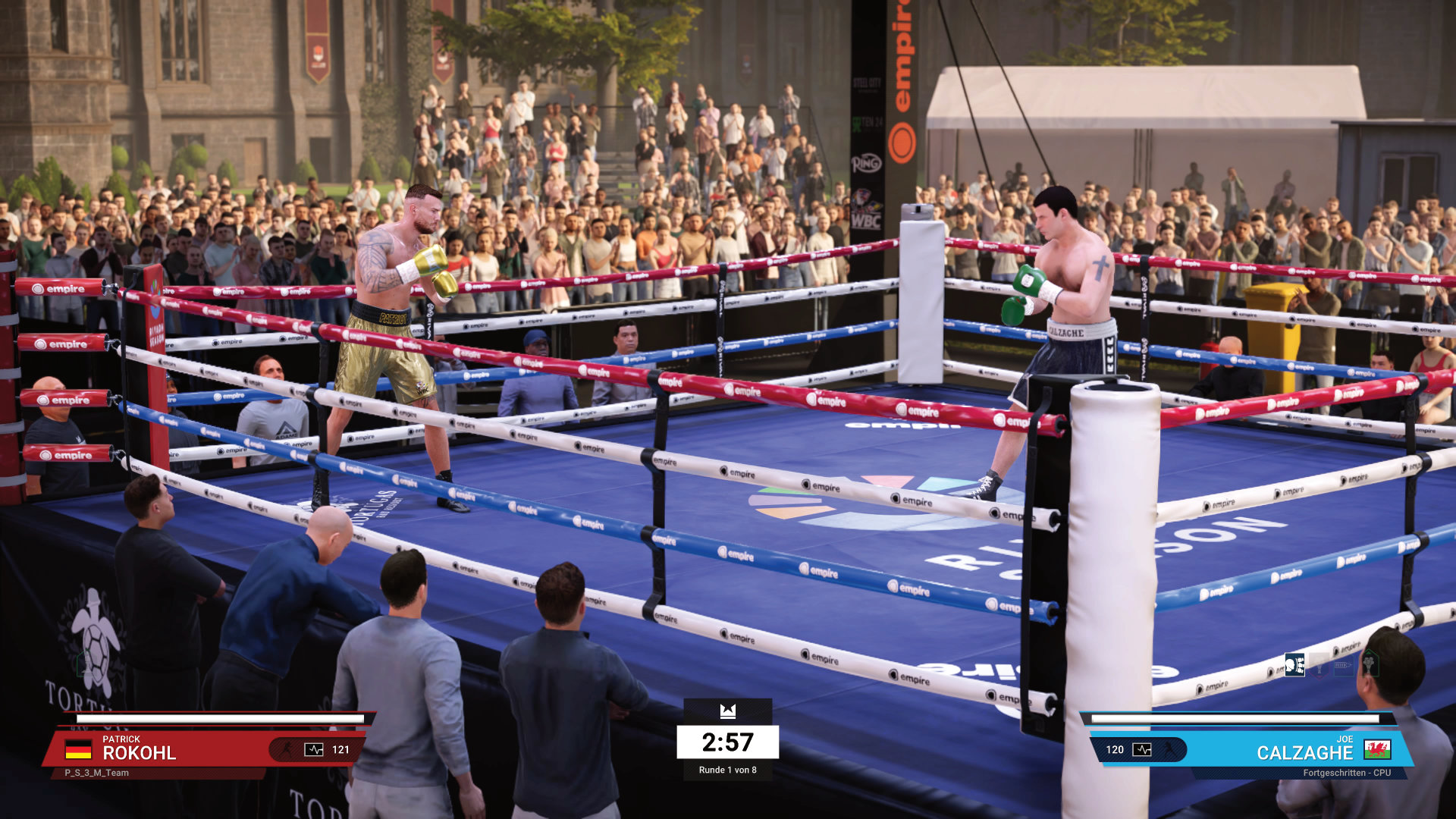
Task: Select the Welsh dragon flag icon
Action: click(1377, 749)
